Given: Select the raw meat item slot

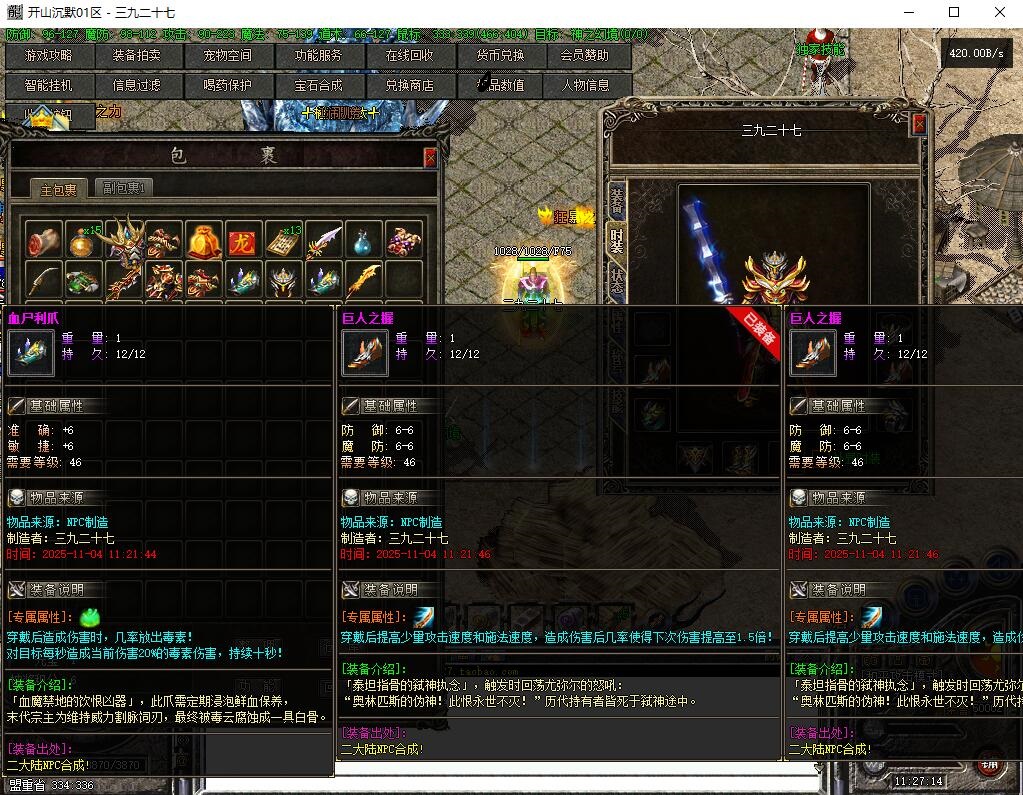Looking at the screenshot, I should (x=44, y=241).
